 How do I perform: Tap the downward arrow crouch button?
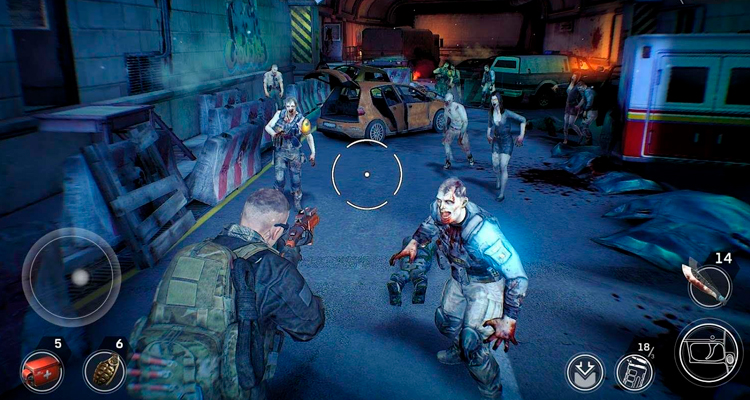584,372
